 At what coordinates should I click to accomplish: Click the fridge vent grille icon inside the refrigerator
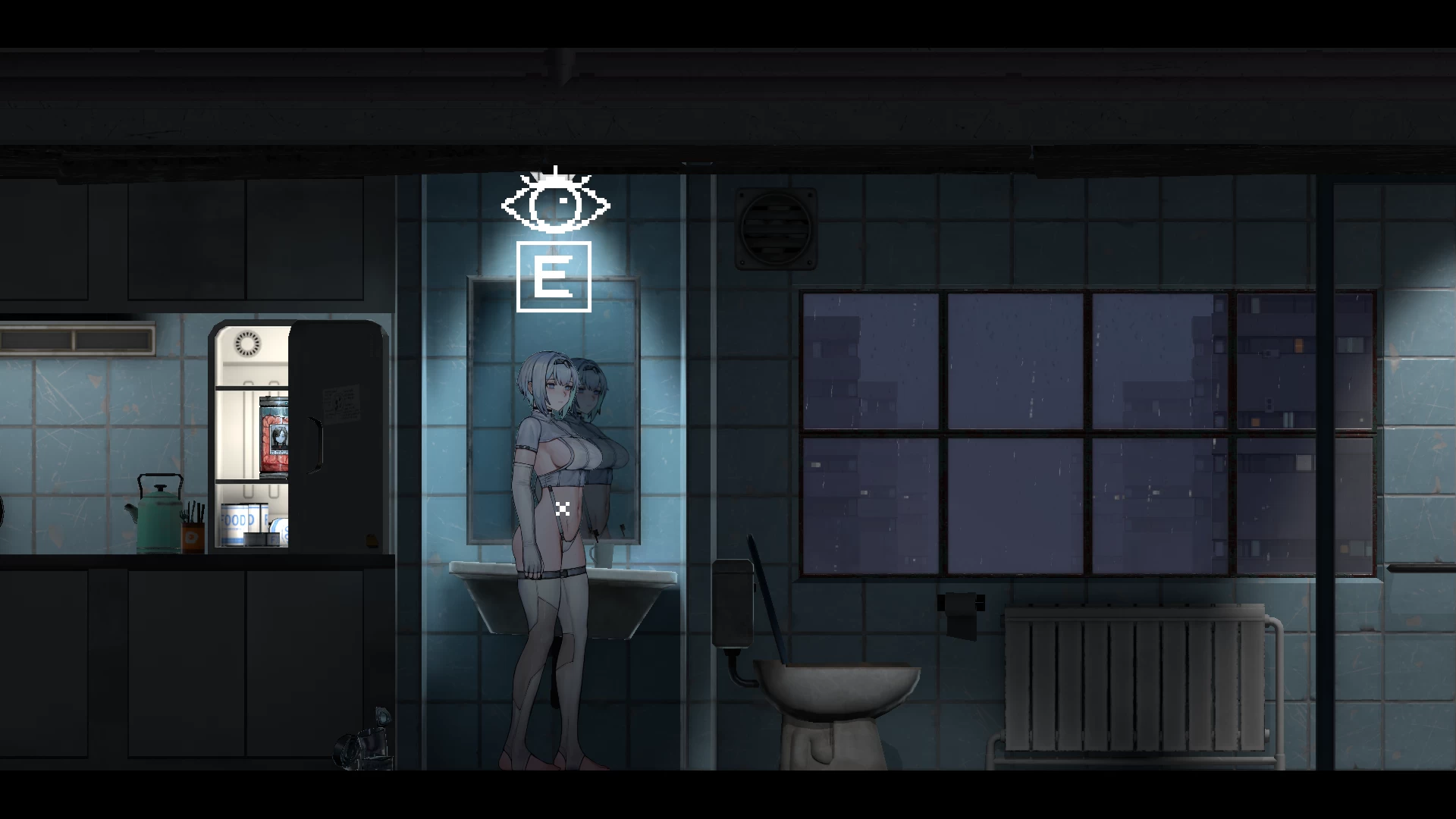click(x=246, y=343)
